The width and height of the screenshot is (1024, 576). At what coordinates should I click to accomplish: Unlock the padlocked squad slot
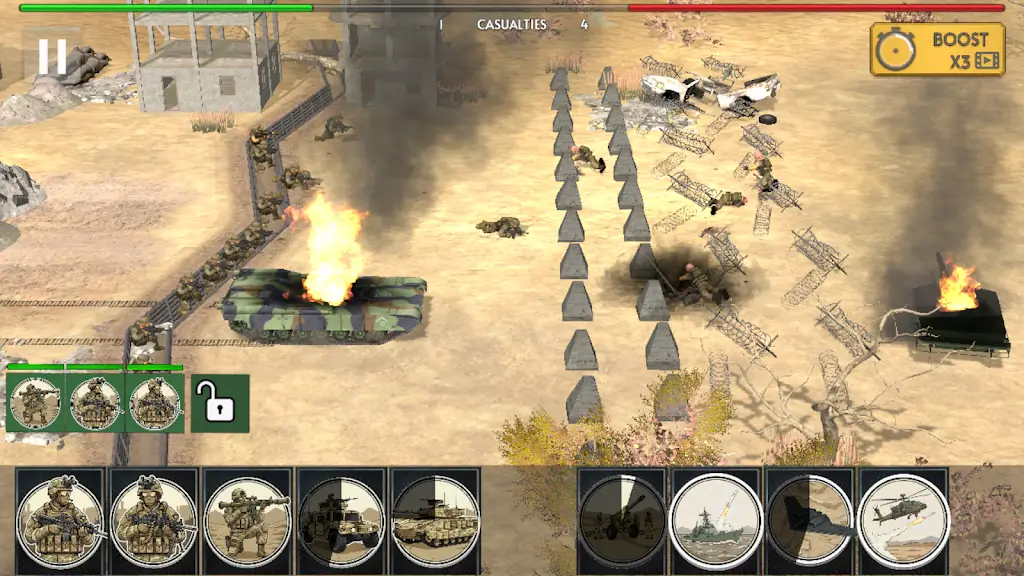219,403
